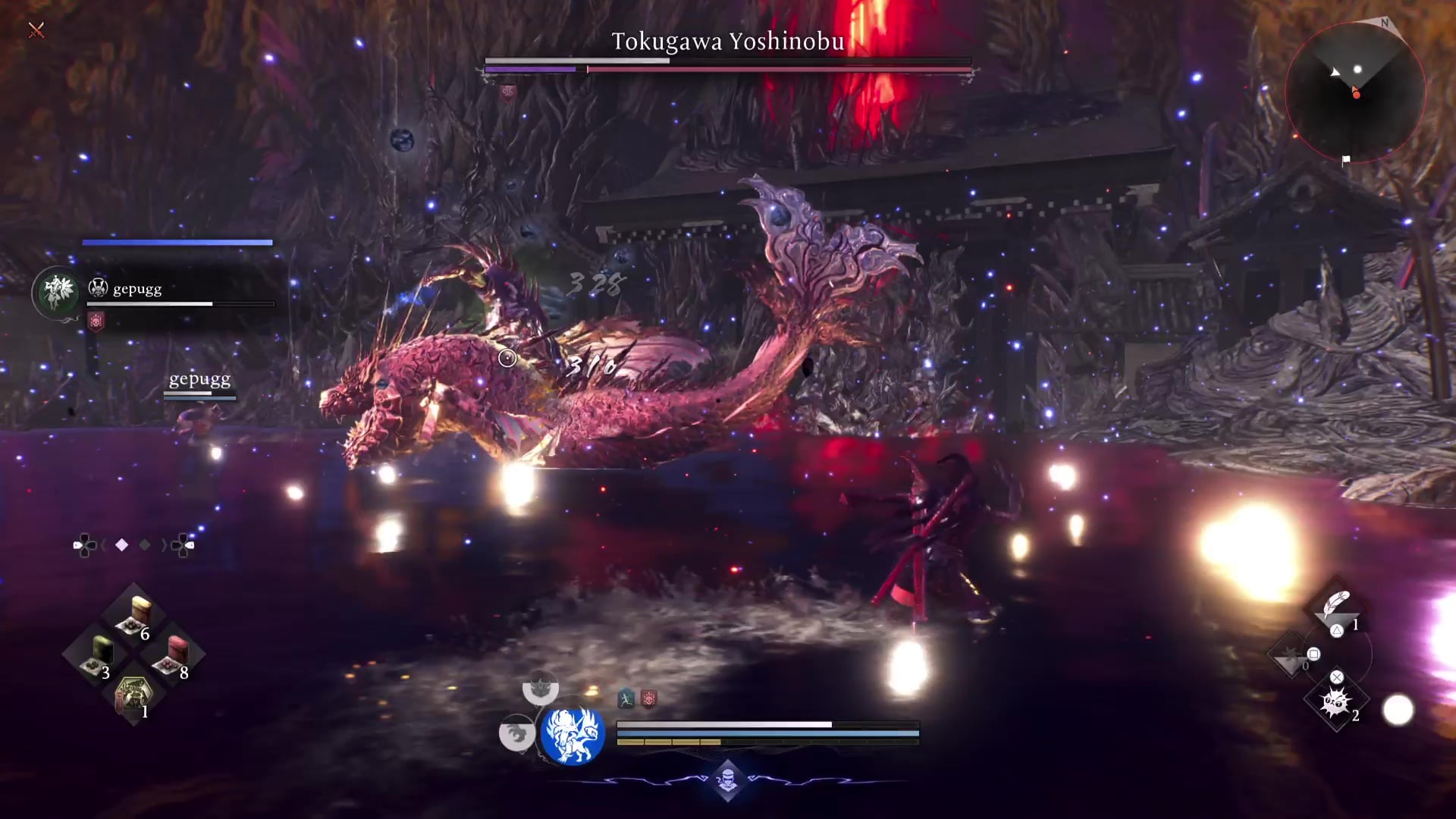Click the crossed swords icon
The image size is (1456, 819).
point(36,30)
